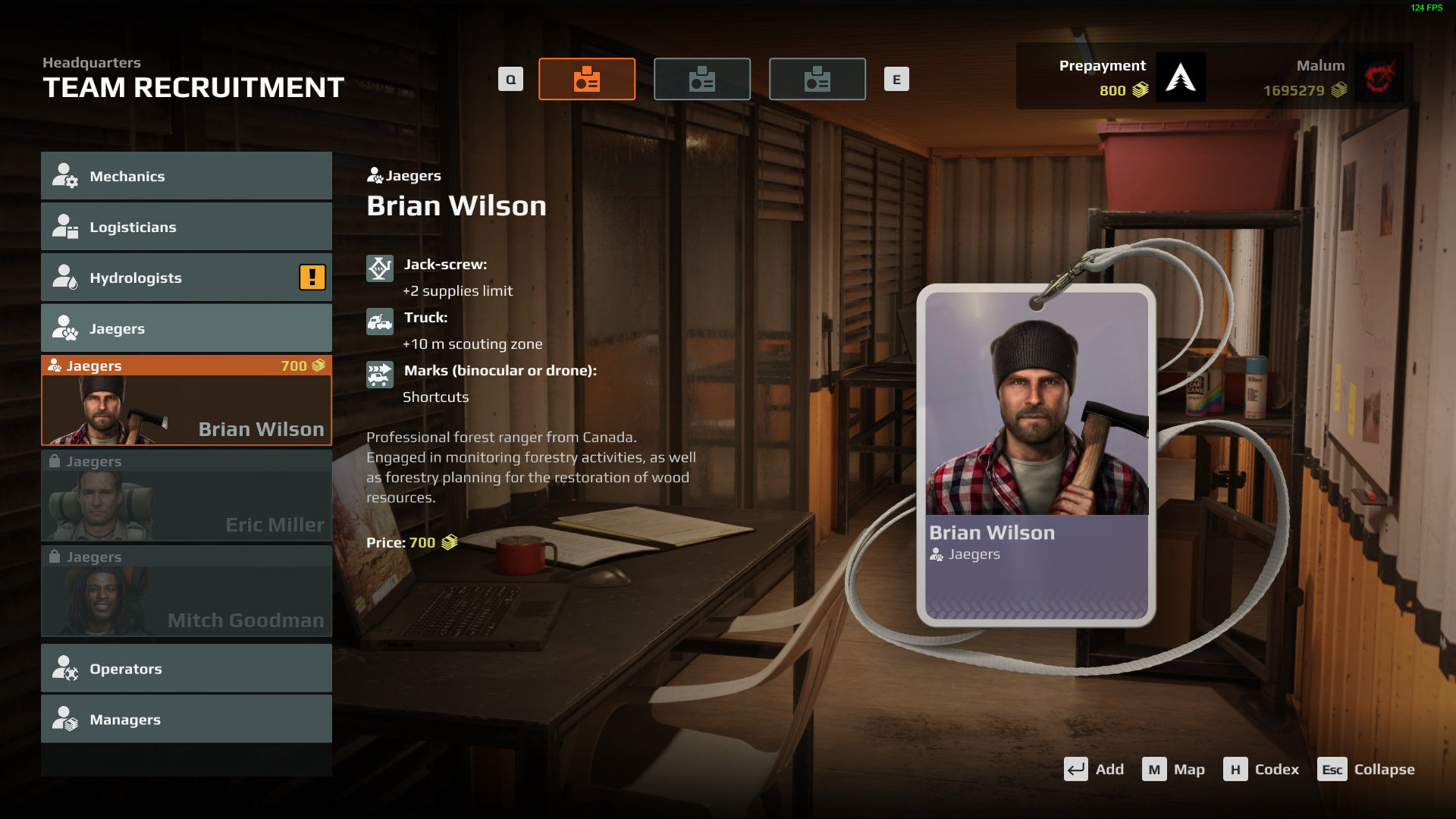This screenshot has height=819, width=1456.
Task: Open the Operators category
Action: pos(186,669)
